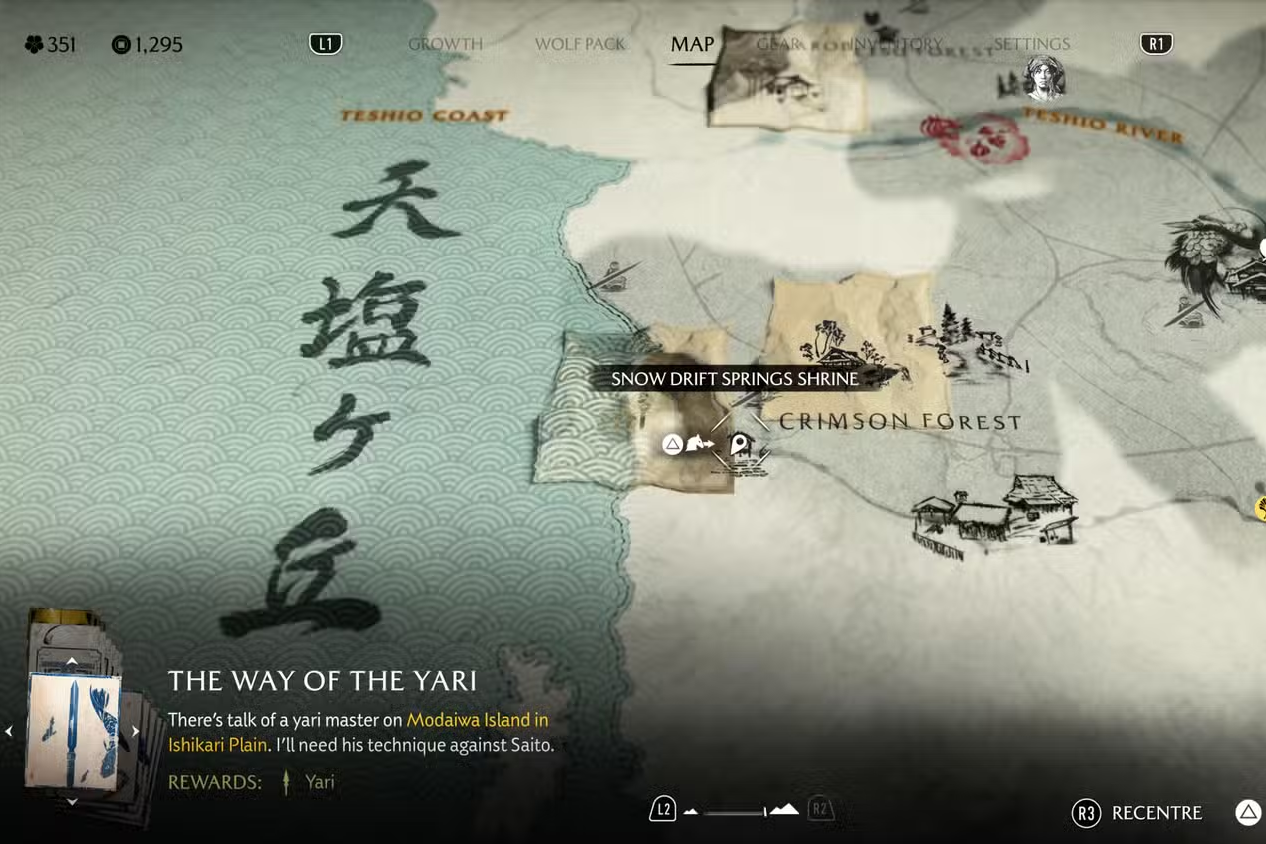Open The Way of the Yari quest card

(74, 730)
